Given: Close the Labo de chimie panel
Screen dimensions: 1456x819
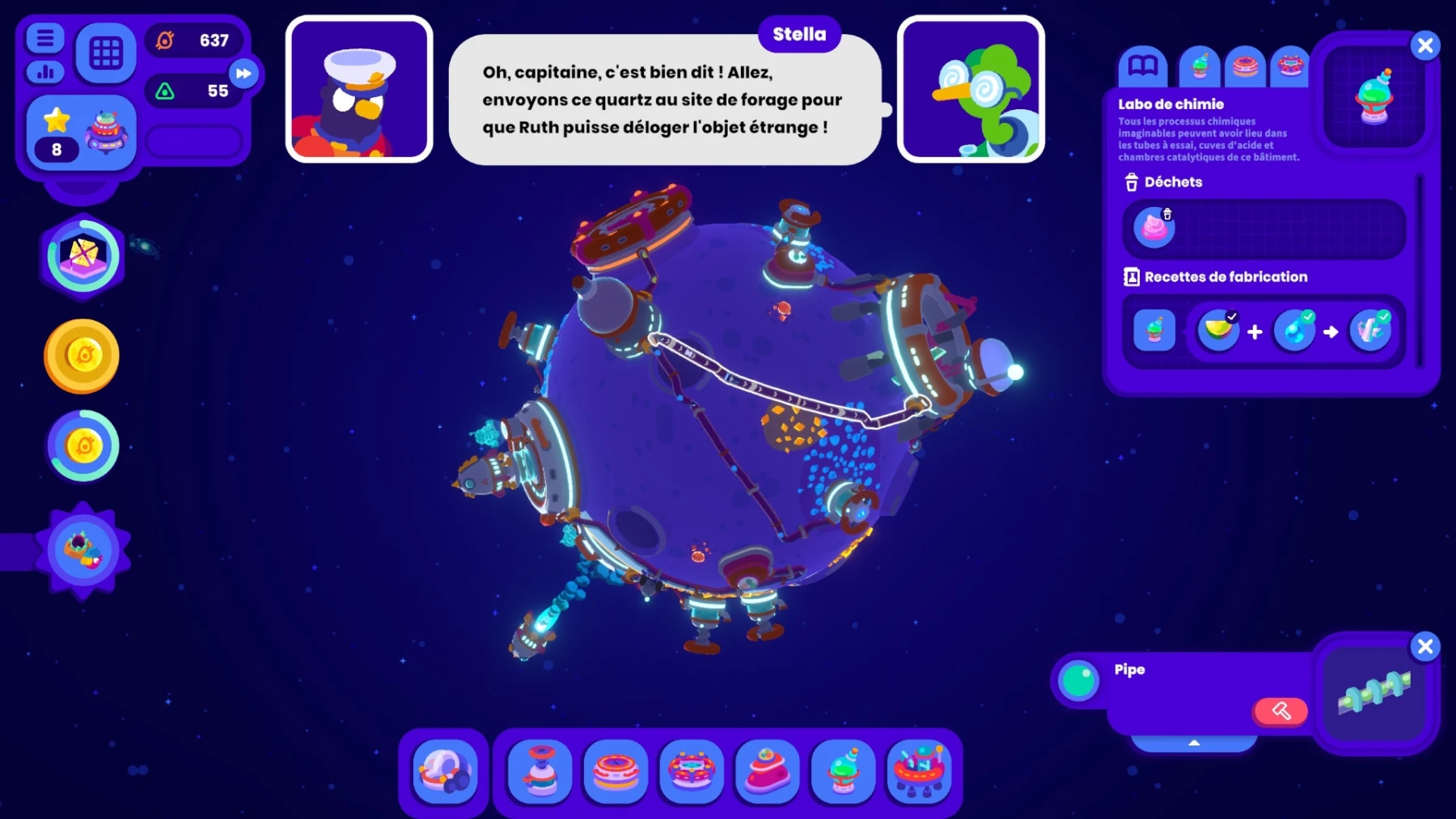Looking at the screenshot, I should tap(1425, 45).
